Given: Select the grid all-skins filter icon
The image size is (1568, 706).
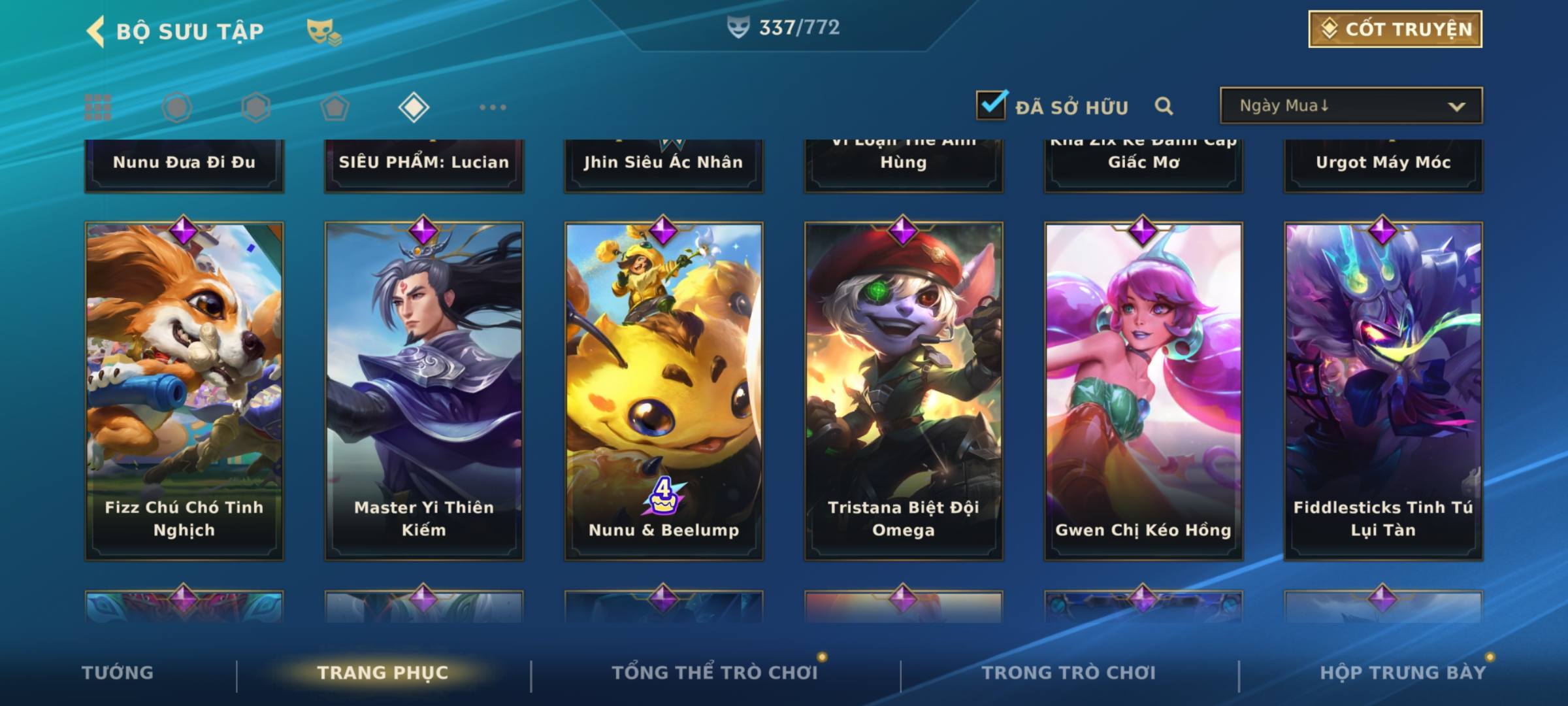Looking at the screenshot, I should click(x=98, y=107).
